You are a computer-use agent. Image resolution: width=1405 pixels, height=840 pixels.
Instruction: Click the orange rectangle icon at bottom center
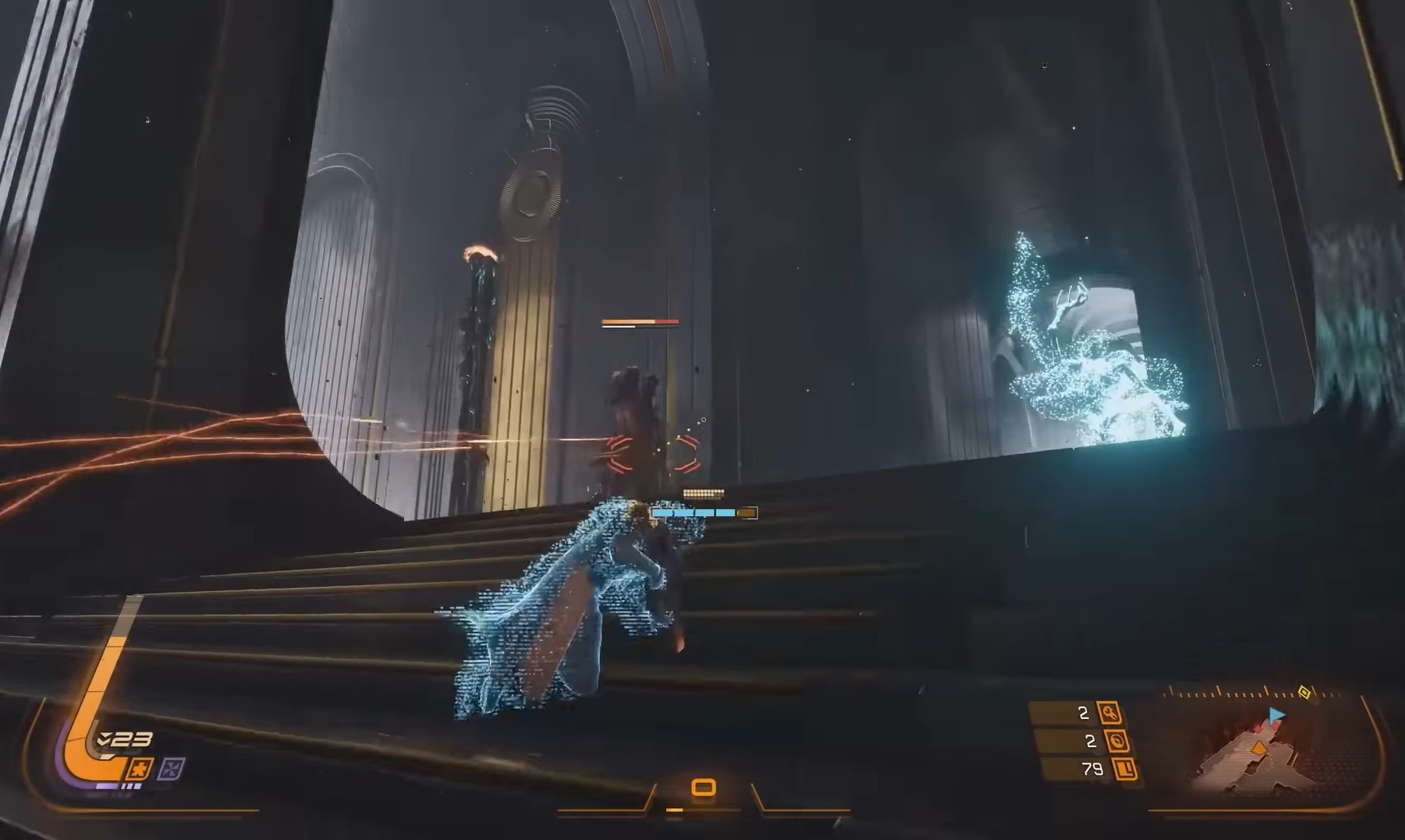tap(704, 787)
